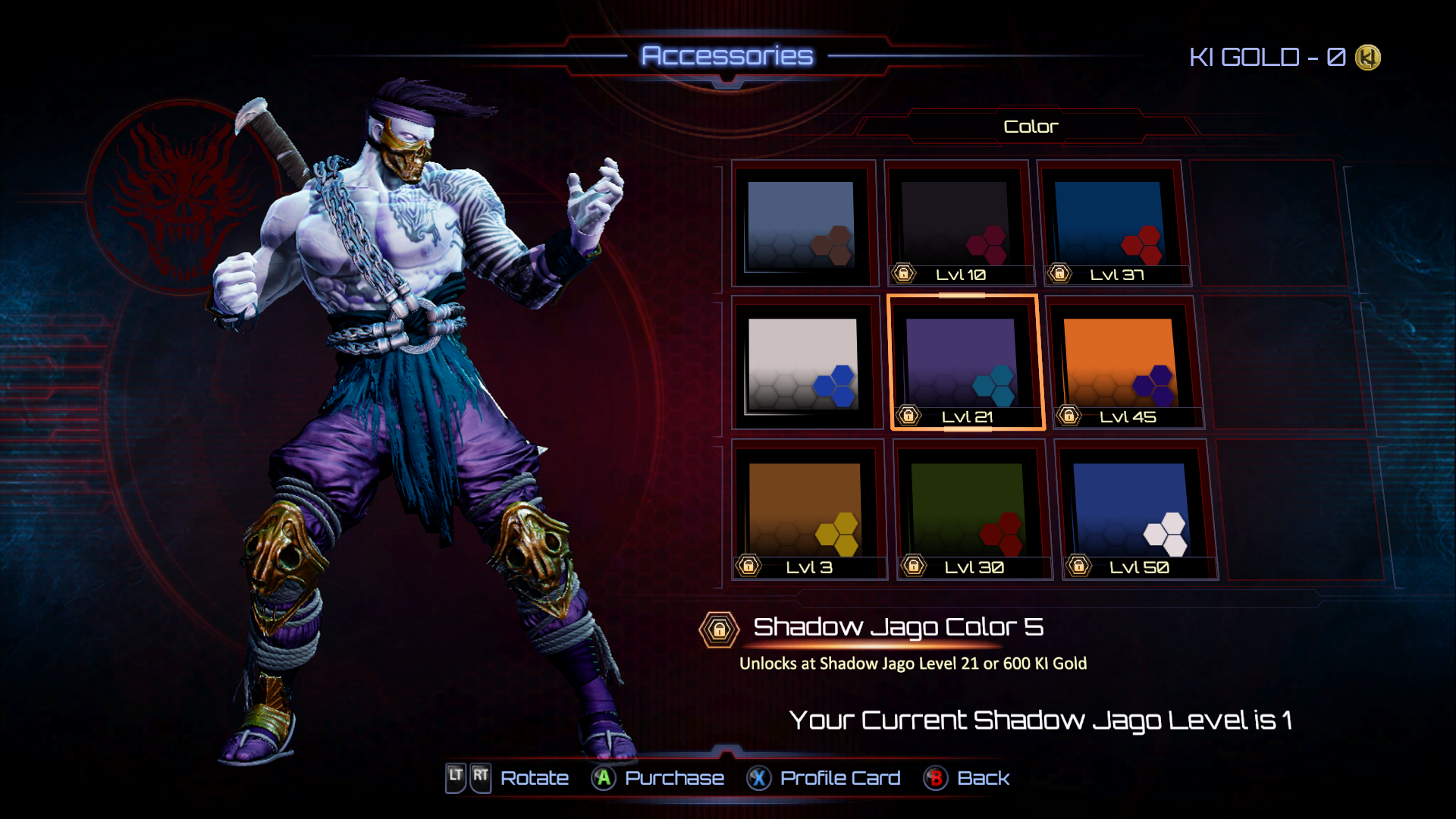Open the Color category tab

pyautogui.click(x=1030, y=127)
